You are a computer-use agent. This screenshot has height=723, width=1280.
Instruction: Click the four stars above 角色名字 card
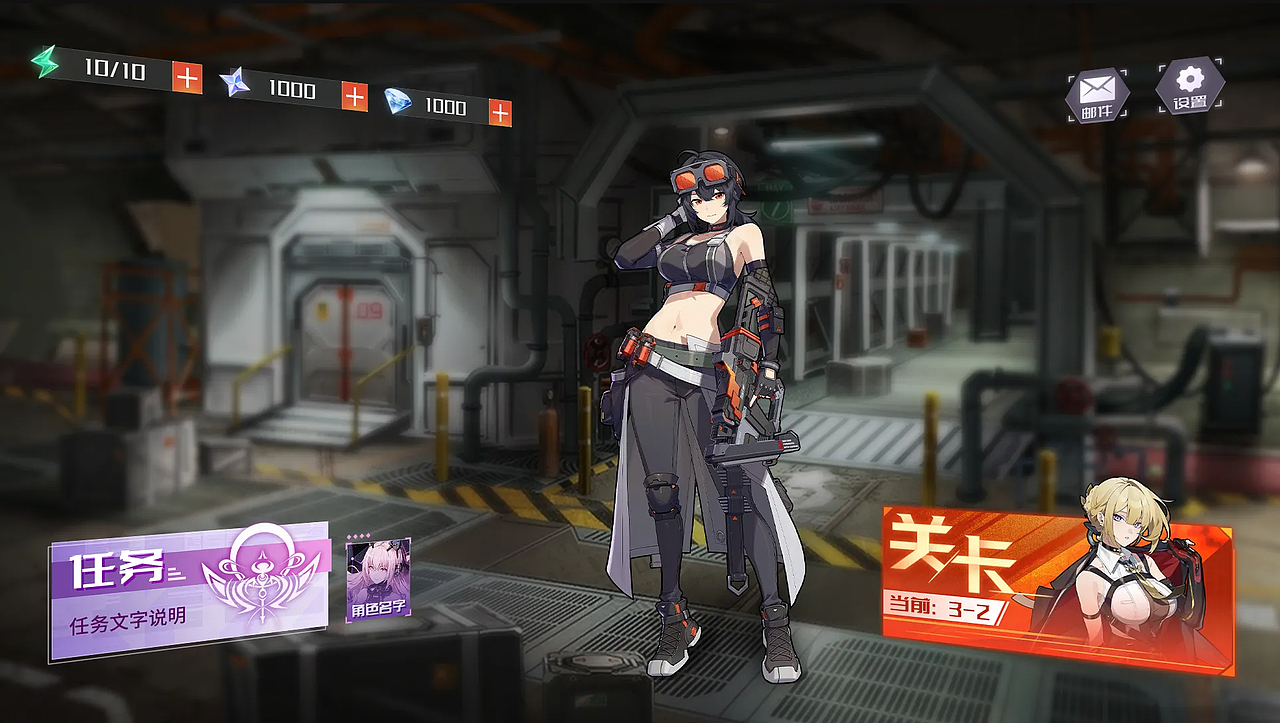tap(358, 535)
